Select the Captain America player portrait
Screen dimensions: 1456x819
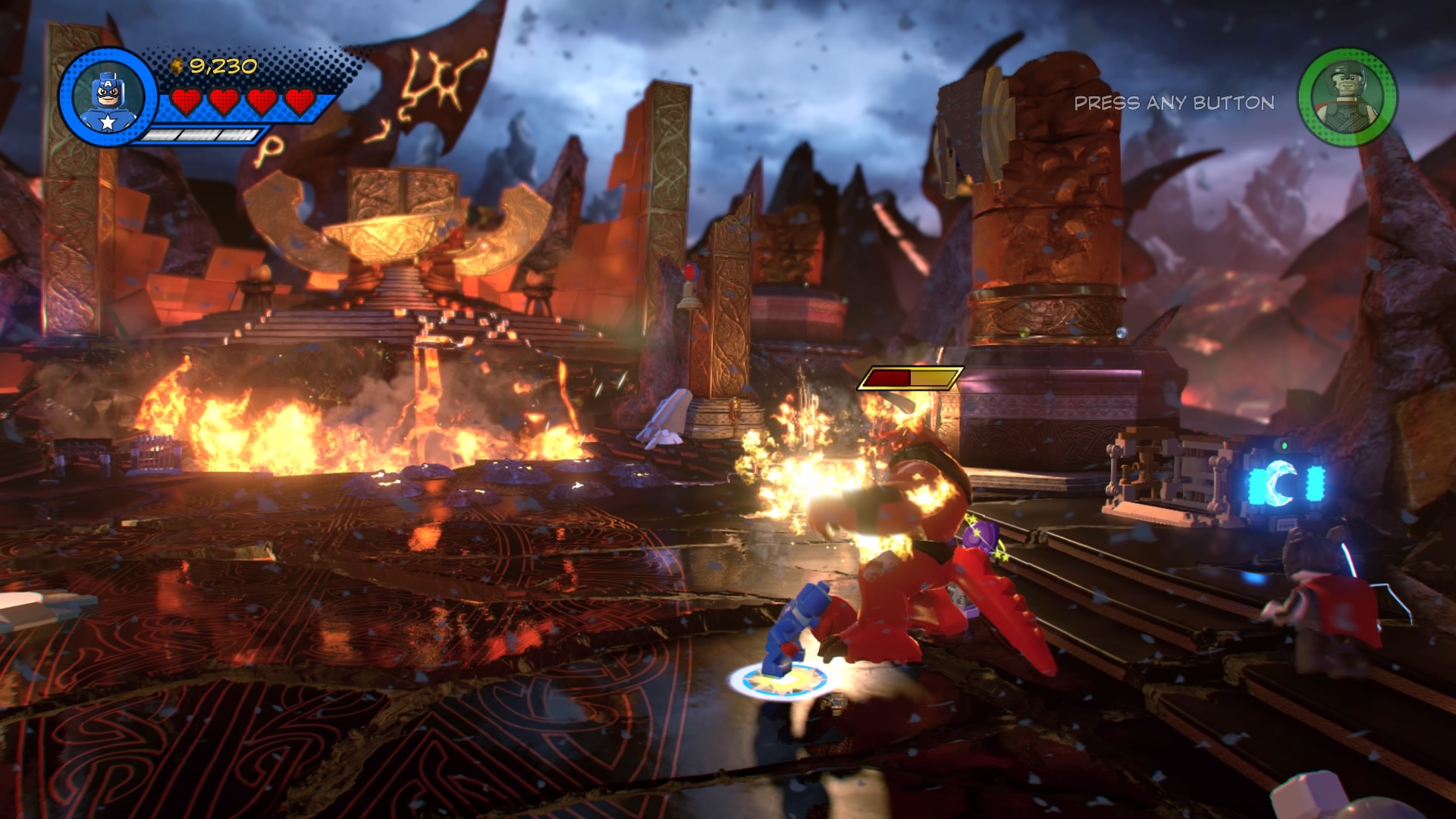pyautogui.click(x=107, y=97)
